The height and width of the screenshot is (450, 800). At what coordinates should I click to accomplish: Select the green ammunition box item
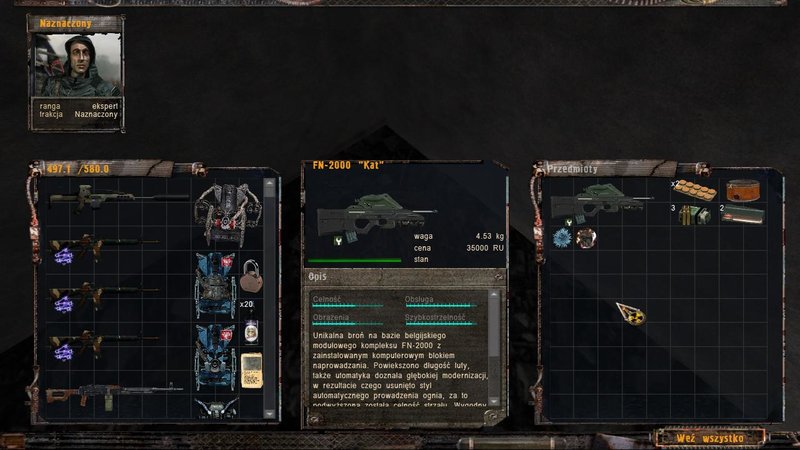click(x=744, y=213)
